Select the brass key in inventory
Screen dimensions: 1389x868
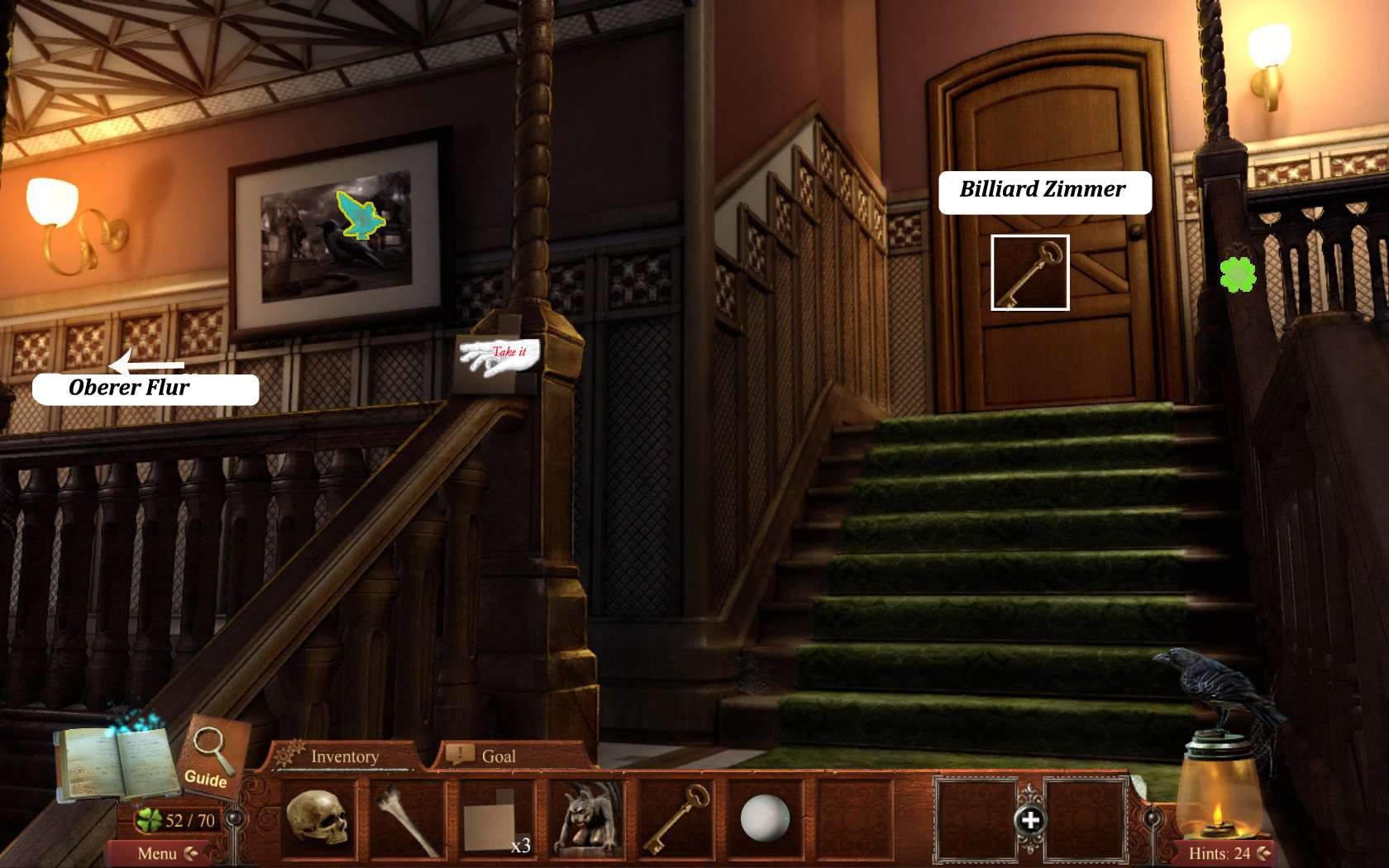click(676, 819)
